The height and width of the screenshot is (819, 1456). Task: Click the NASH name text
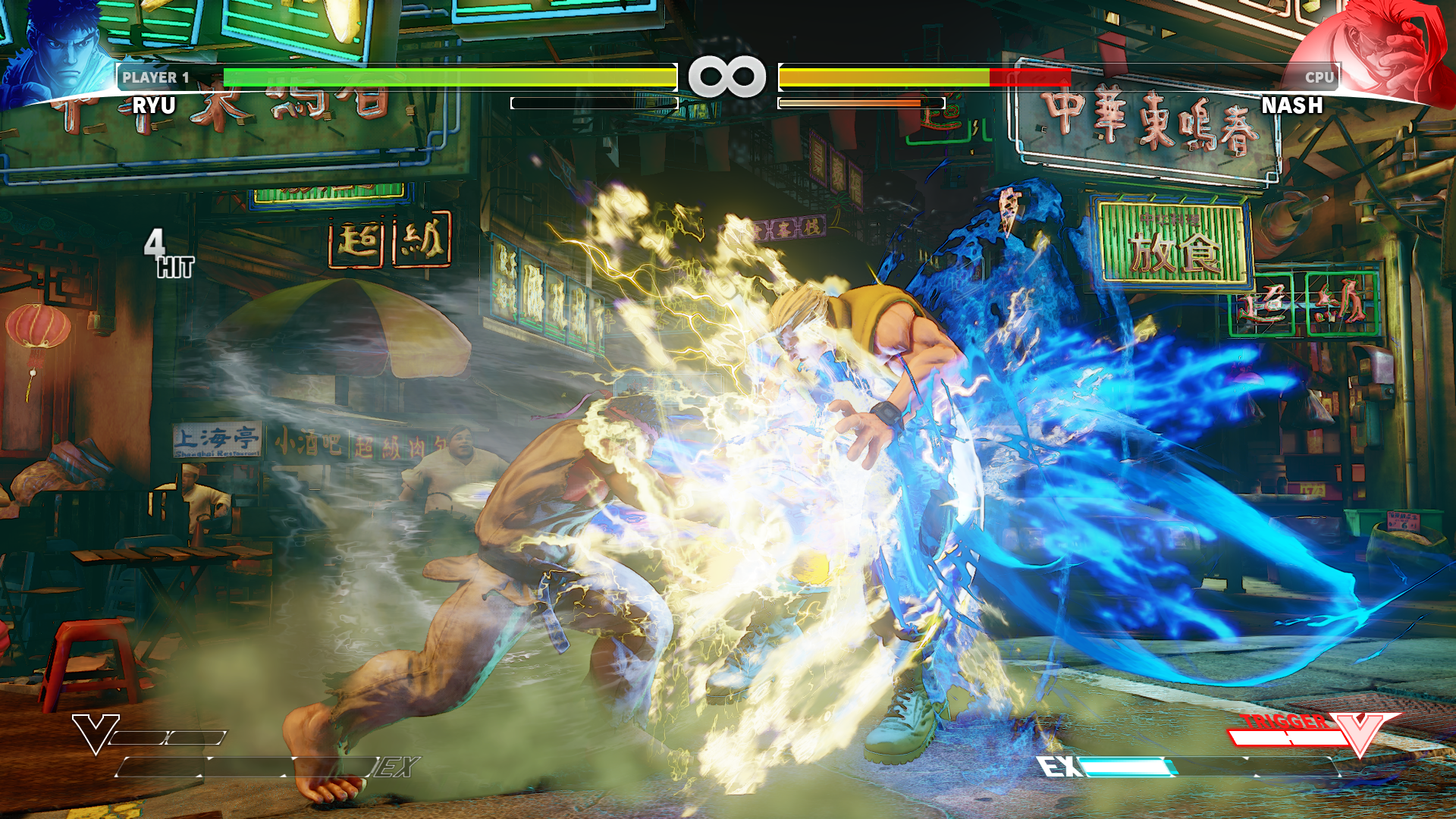tap(1293, 106)
